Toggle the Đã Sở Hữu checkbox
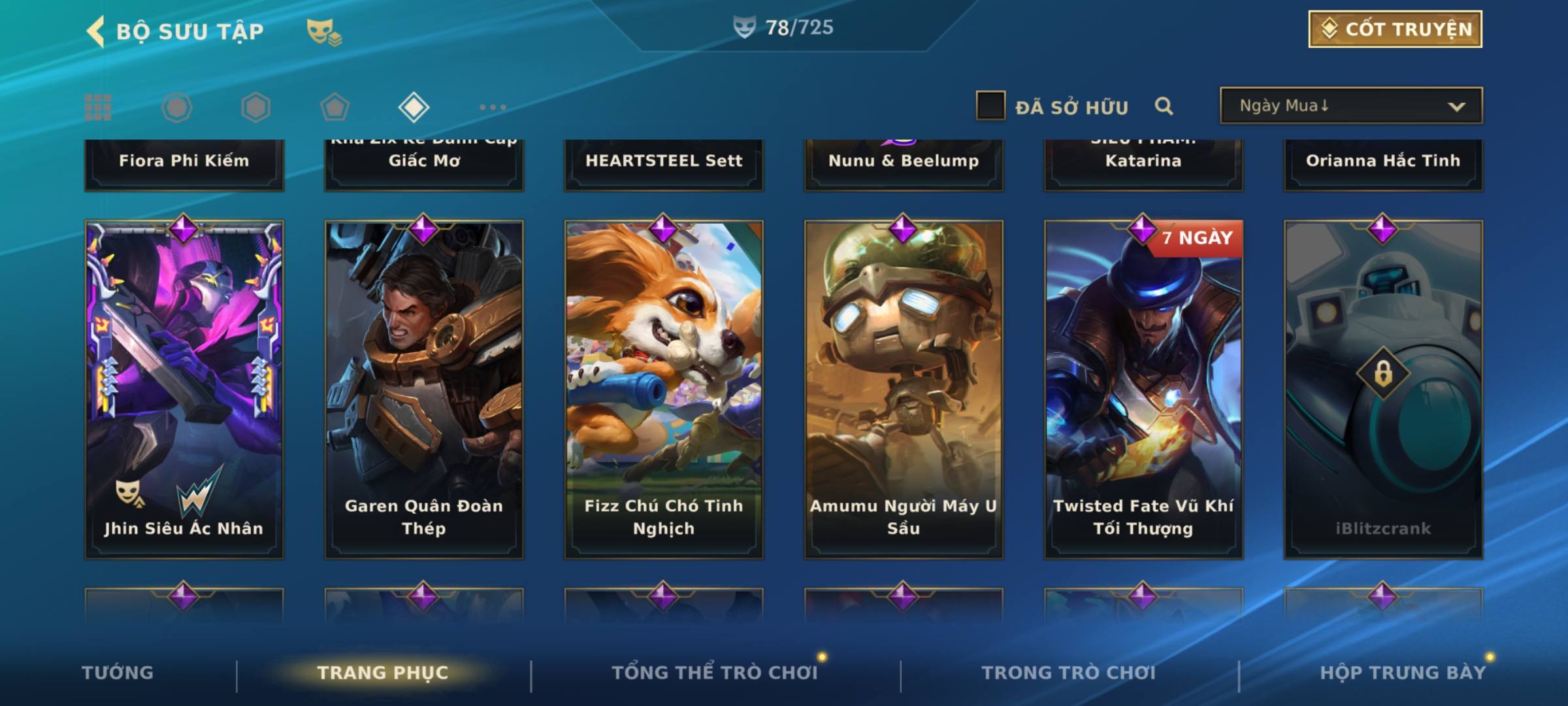 (x=990, y=106)
